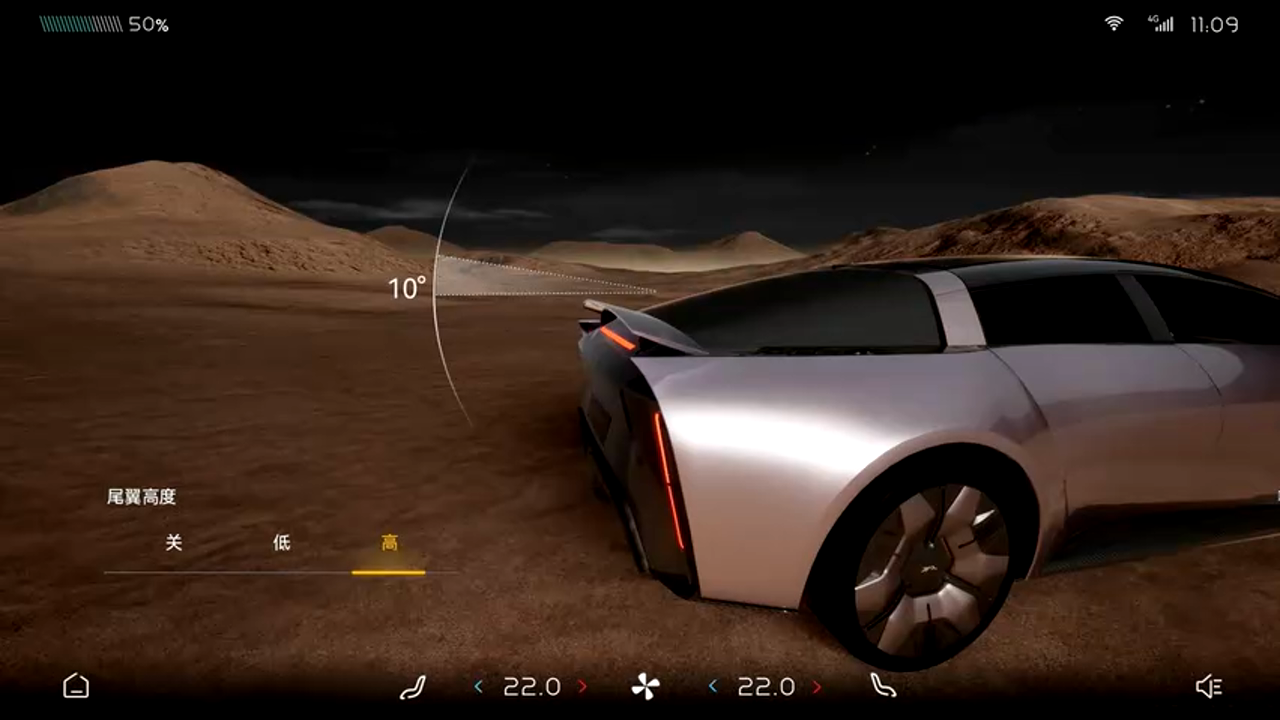Open the right seat settings icon

click(883, 686)
